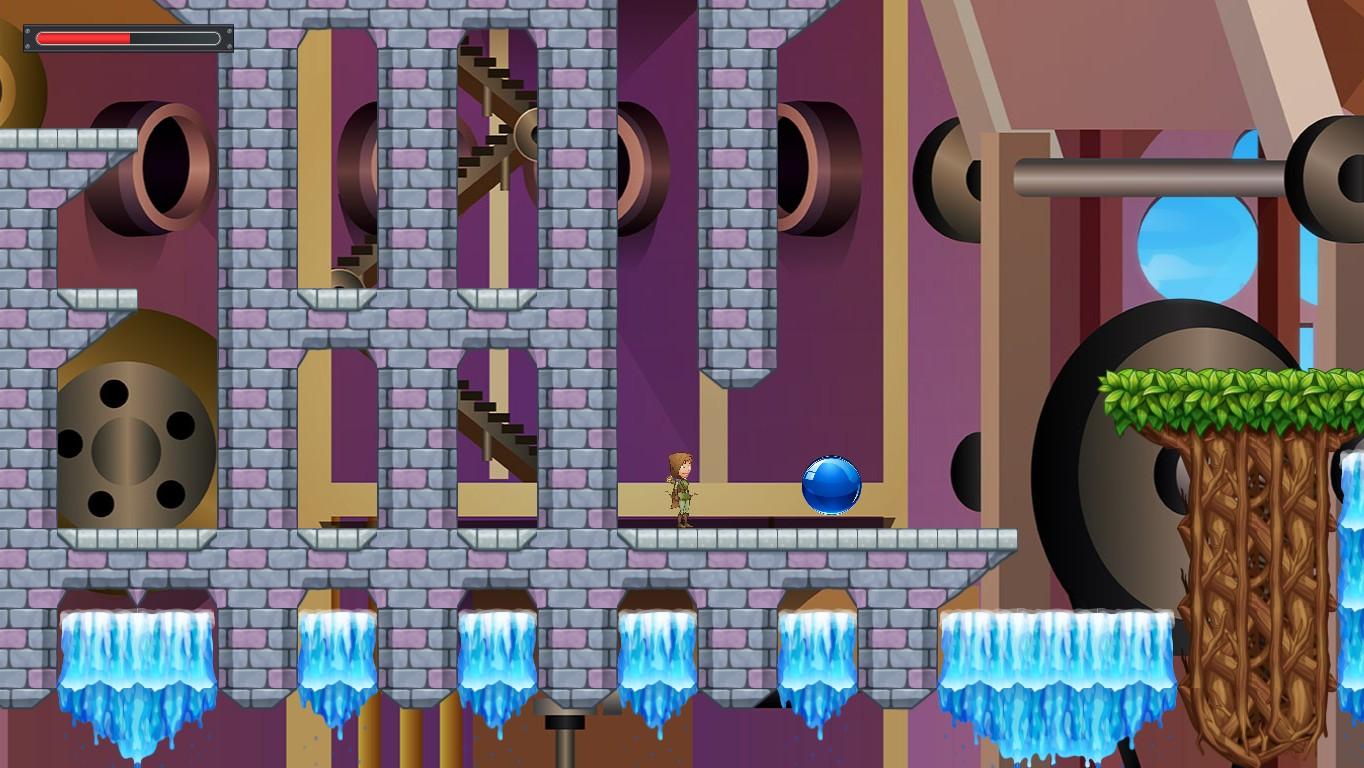
Task: Select the player character
Action: click(681, 490)
